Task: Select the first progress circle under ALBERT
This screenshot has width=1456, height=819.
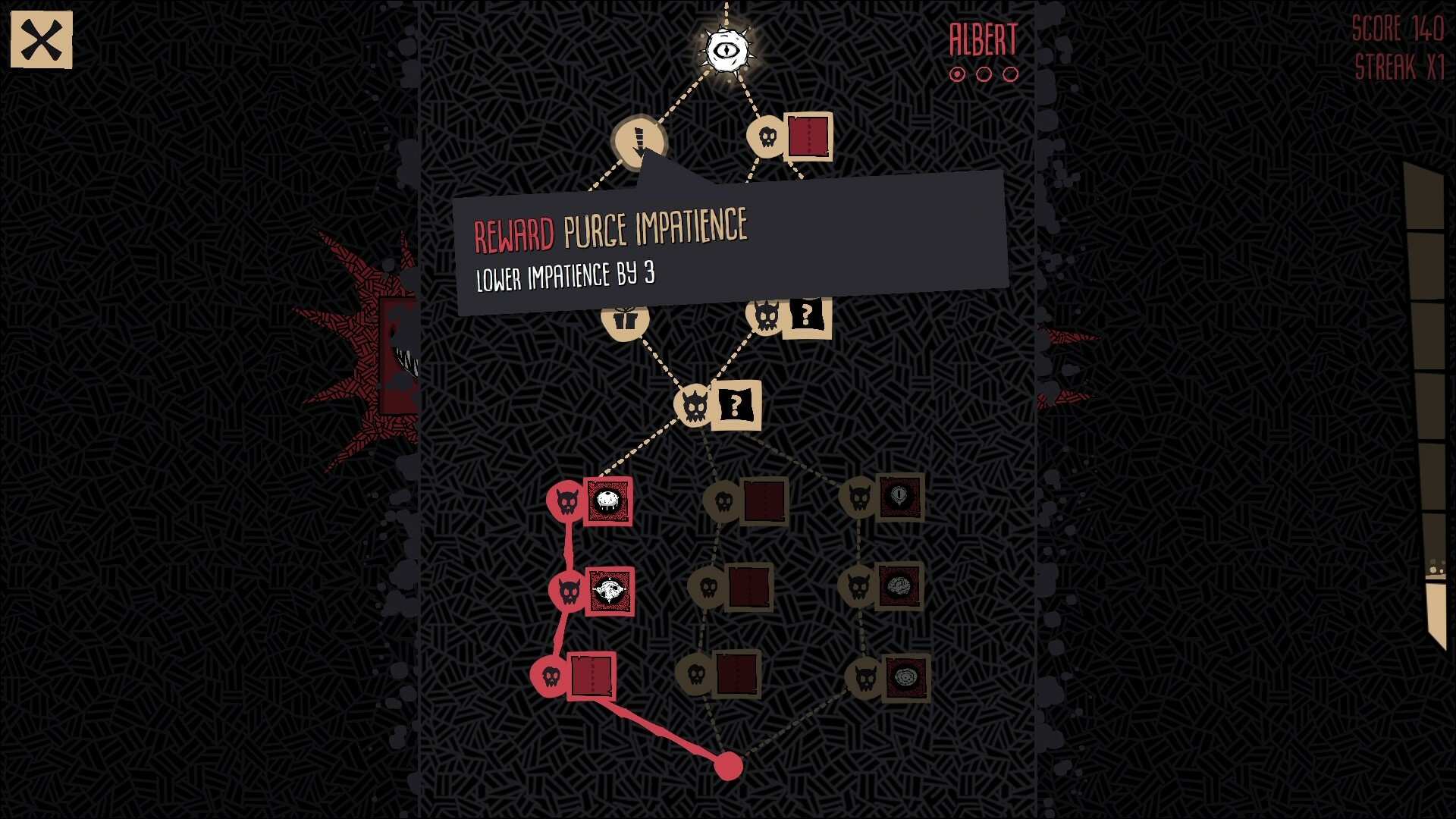Action: 956,75
